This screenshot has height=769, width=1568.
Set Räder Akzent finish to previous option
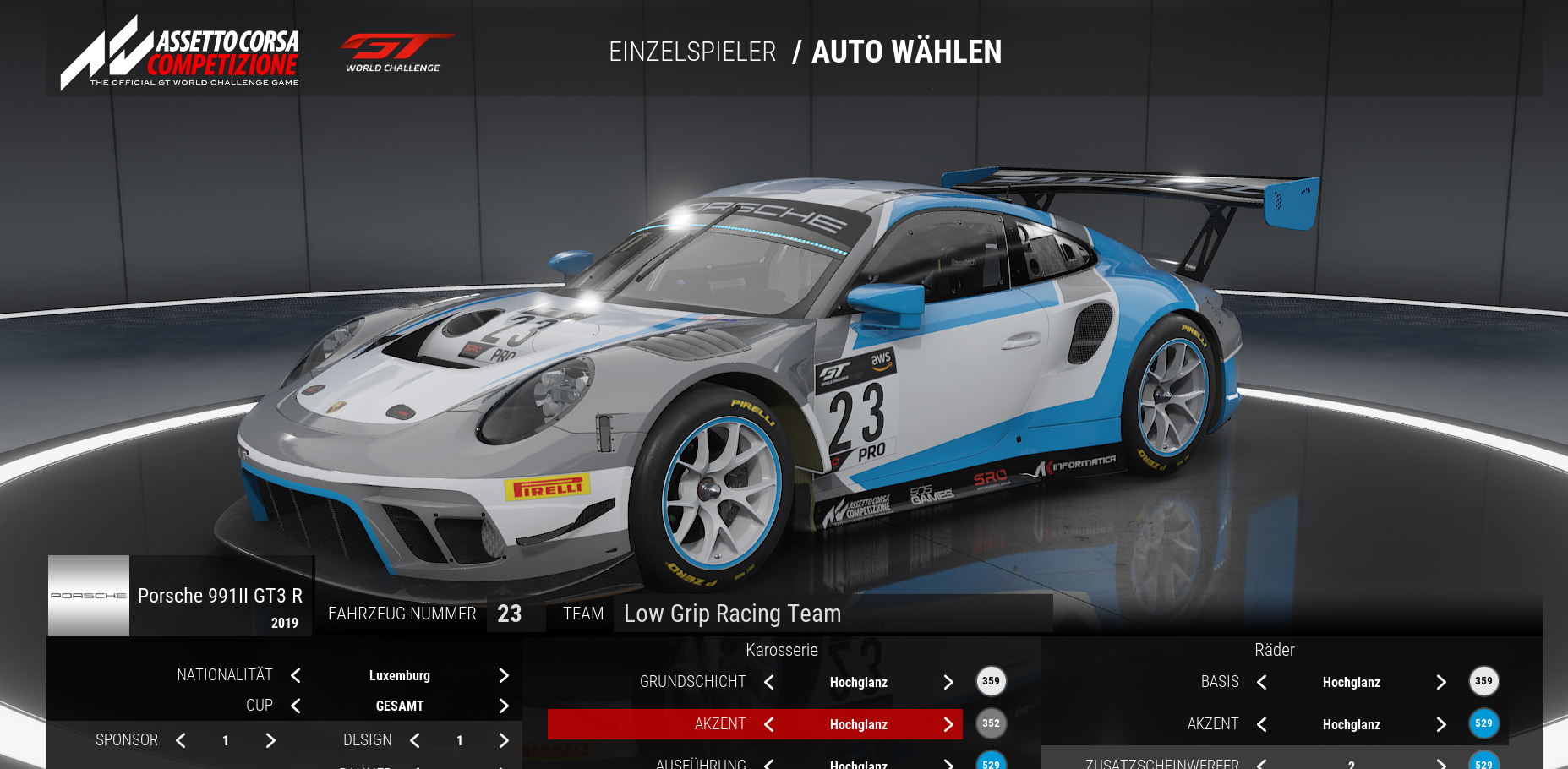tap(1262, 724)
